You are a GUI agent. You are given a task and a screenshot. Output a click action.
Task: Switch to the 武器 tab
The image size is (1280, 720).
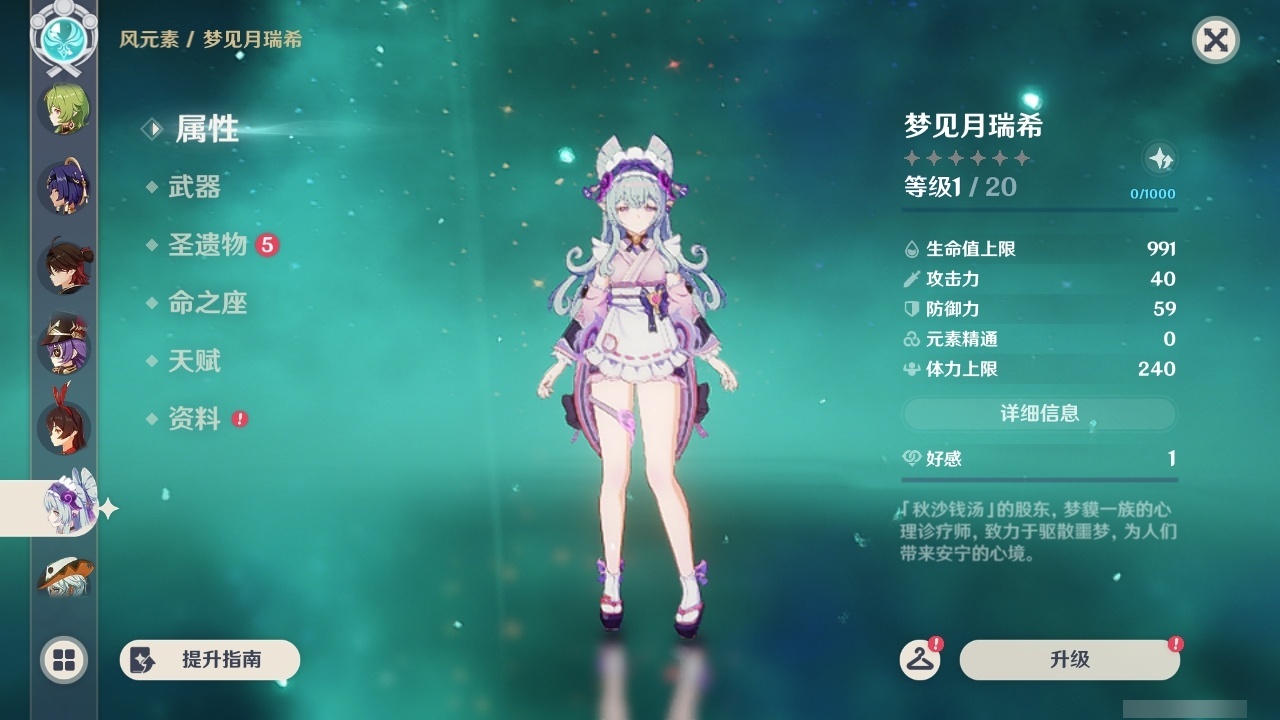197,187
